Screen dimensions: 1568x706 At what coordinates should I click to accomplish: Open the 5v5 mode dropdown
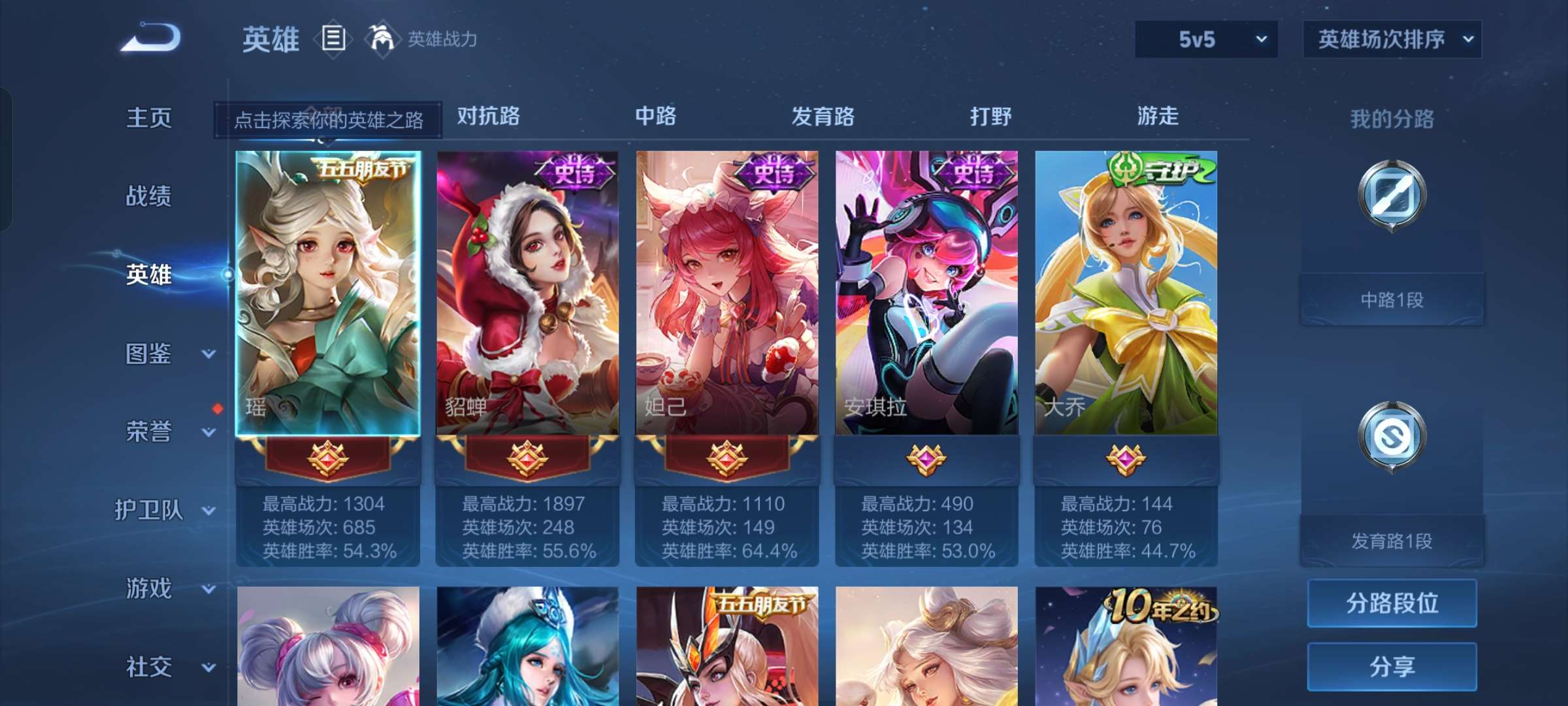[1204, 39]
